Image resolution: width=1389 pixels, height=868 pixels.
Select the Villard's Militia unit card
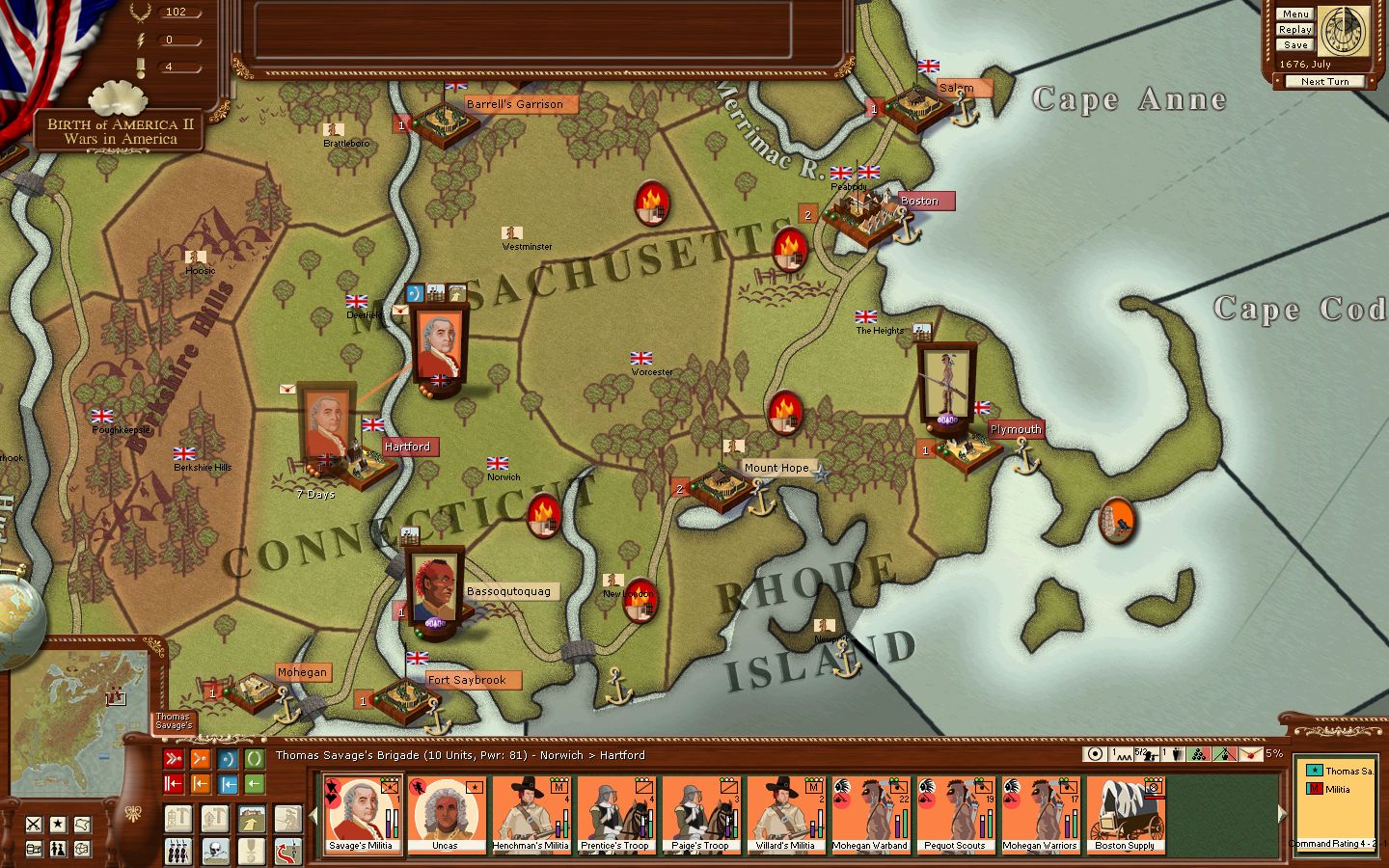(785, 815)
